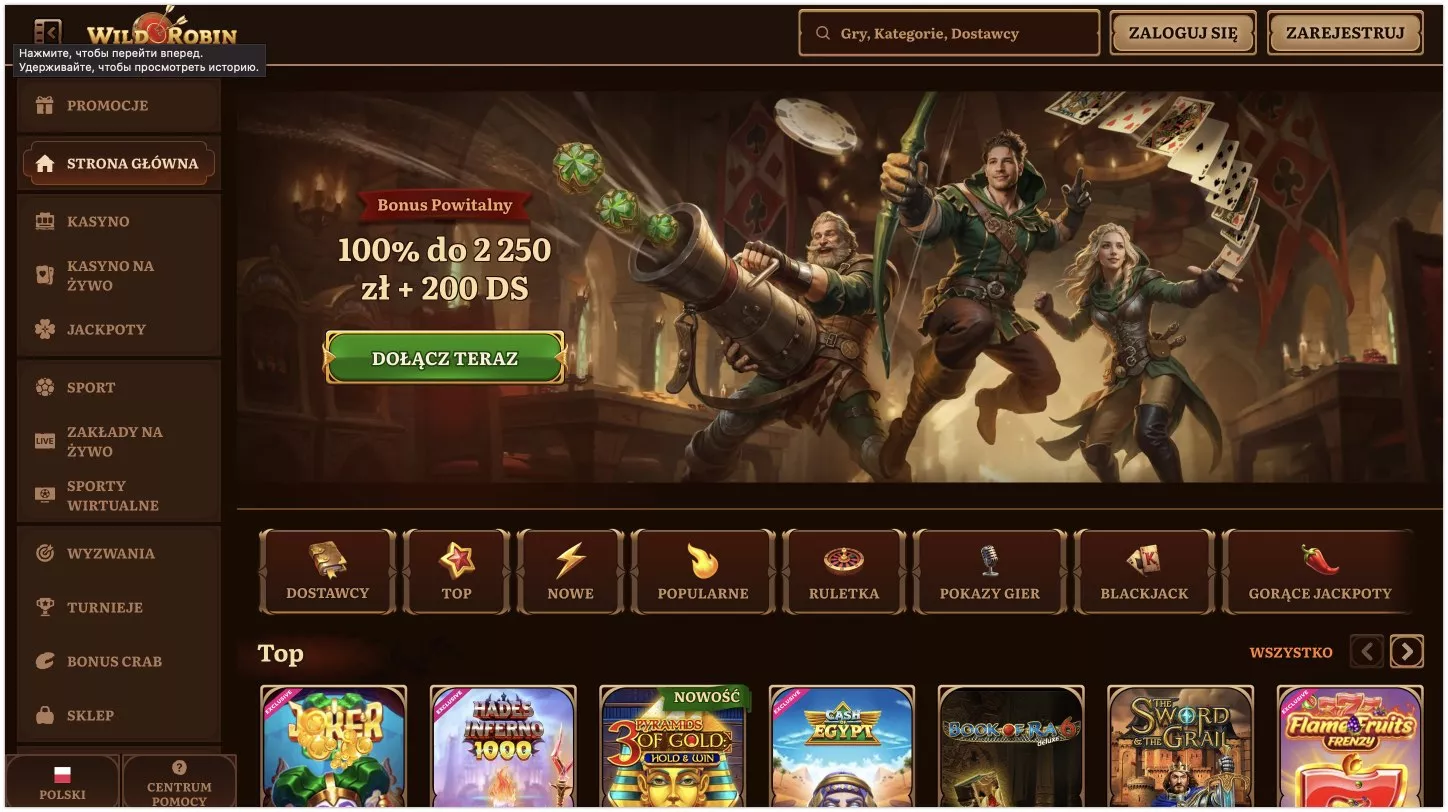
Task: Open the Book of Ra 6 game
Action: pyautogui.click(x=1011, y=747)
